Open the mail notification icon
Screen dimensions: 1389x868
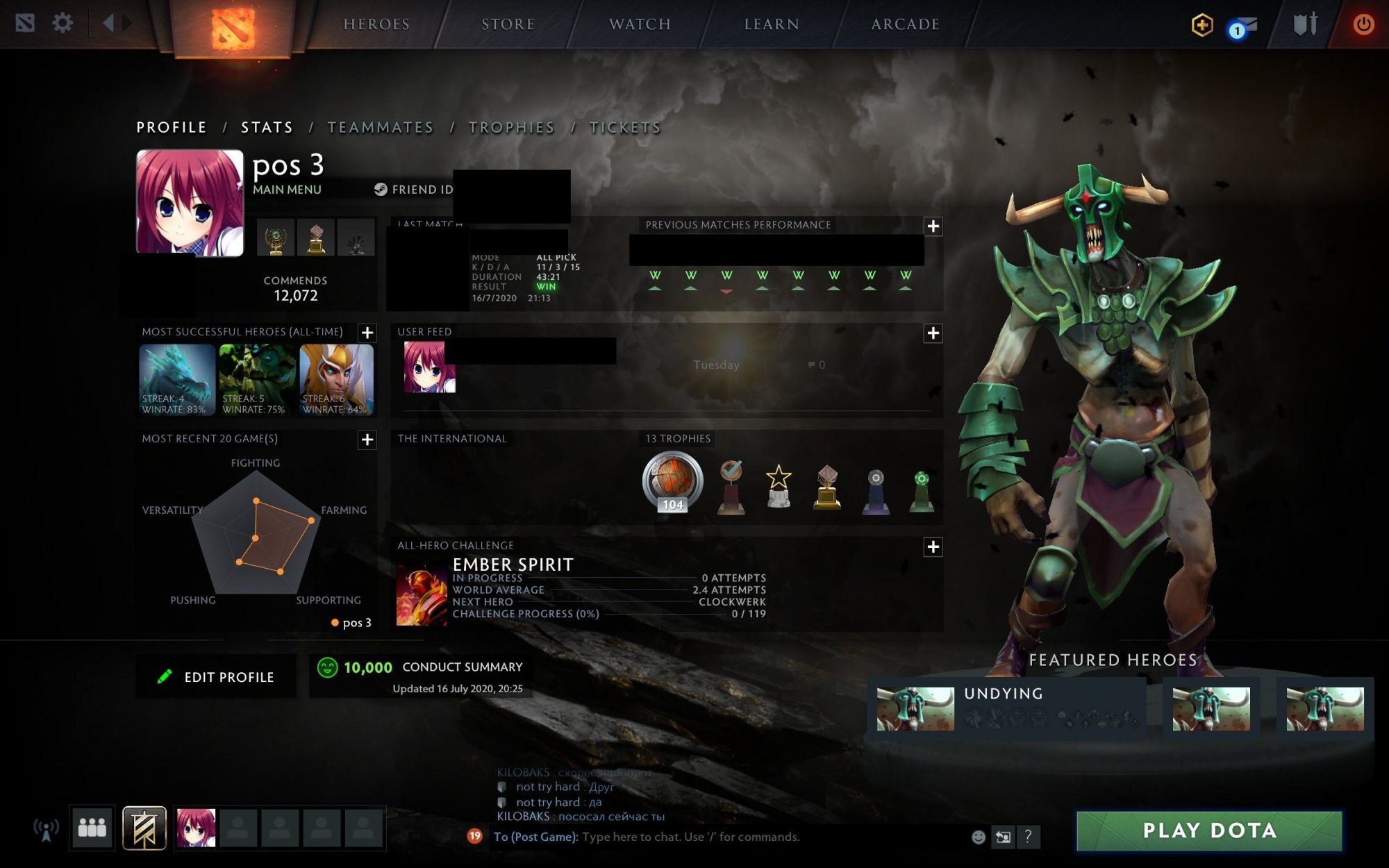(1243, 26)
